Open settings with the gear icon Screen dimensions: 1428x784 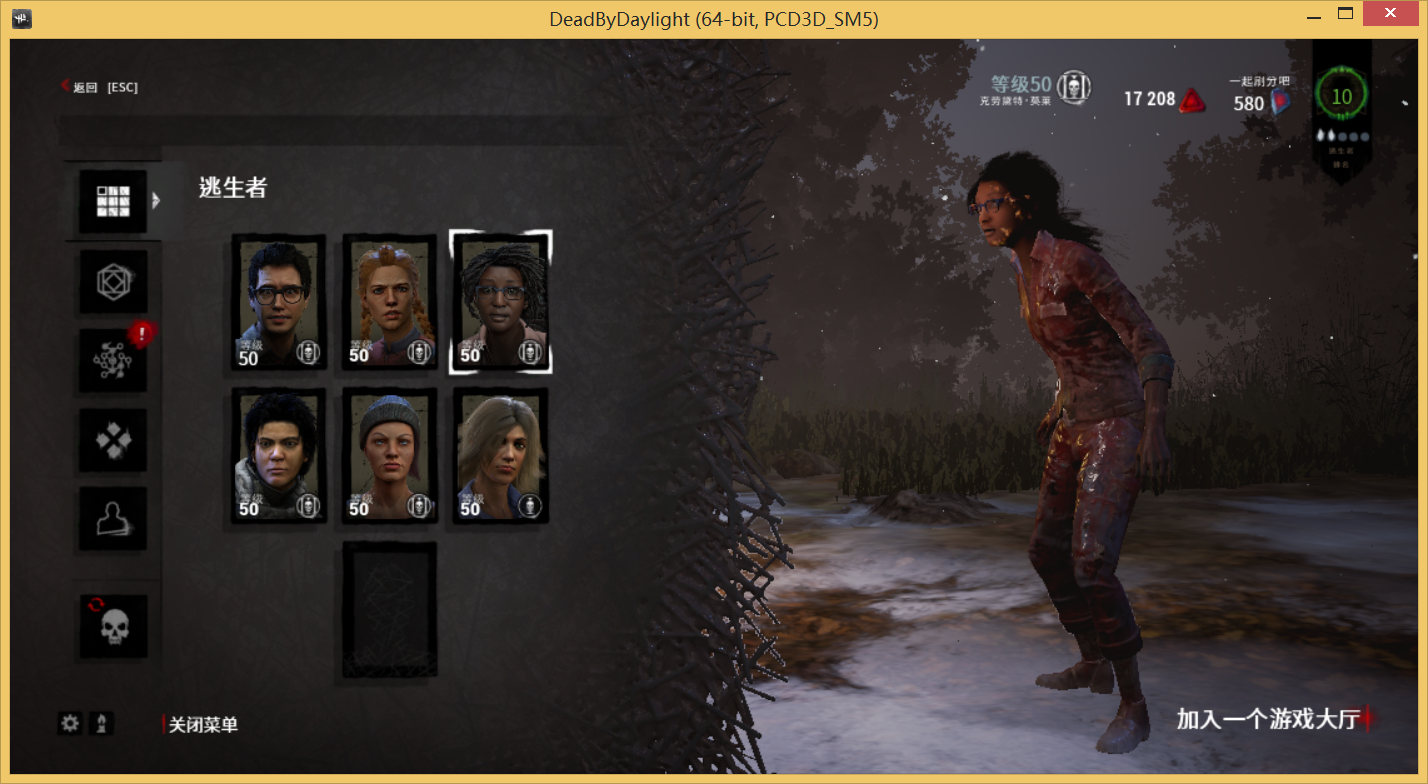pyautogui.click(x=70, y=723)
